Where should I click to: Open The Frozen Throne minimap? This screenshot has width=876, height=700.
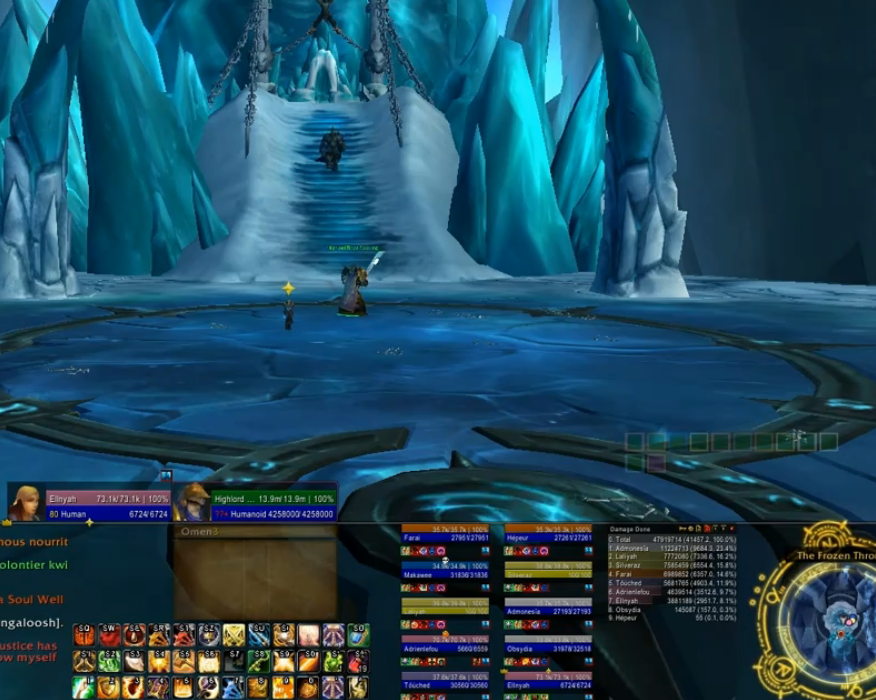pyautogui.click(x=826, y=617)
